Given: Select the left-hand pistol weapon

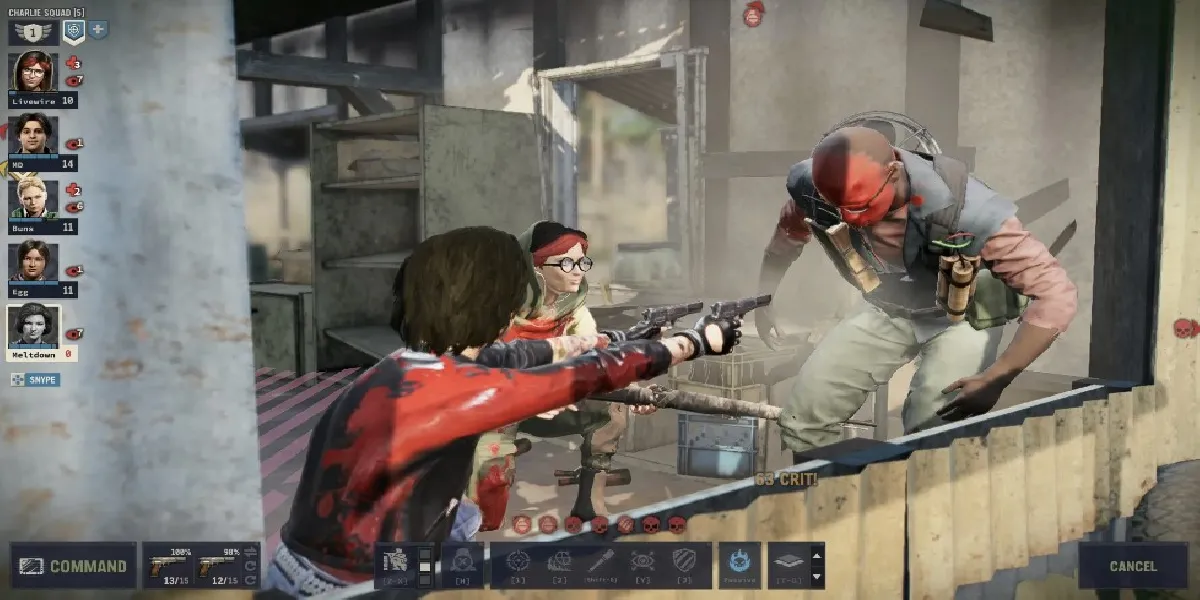Looking at the screenshot, I should (x=167, y=565).
